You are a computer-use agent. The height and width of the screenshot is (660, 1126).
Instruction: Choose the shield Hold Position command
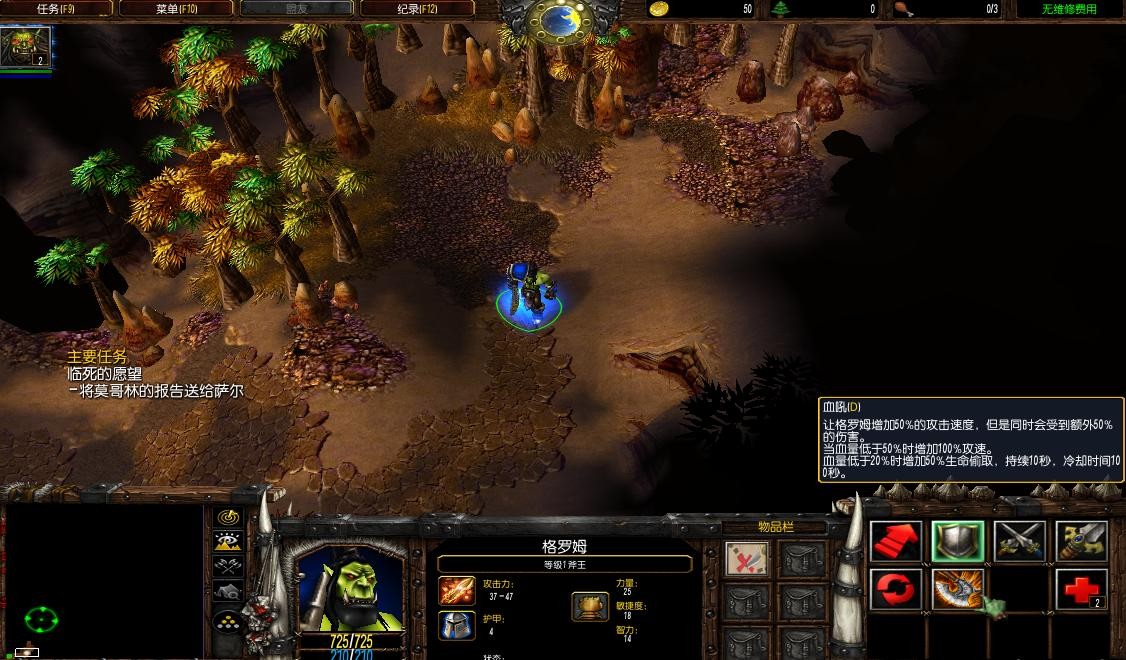click(958, 542)
